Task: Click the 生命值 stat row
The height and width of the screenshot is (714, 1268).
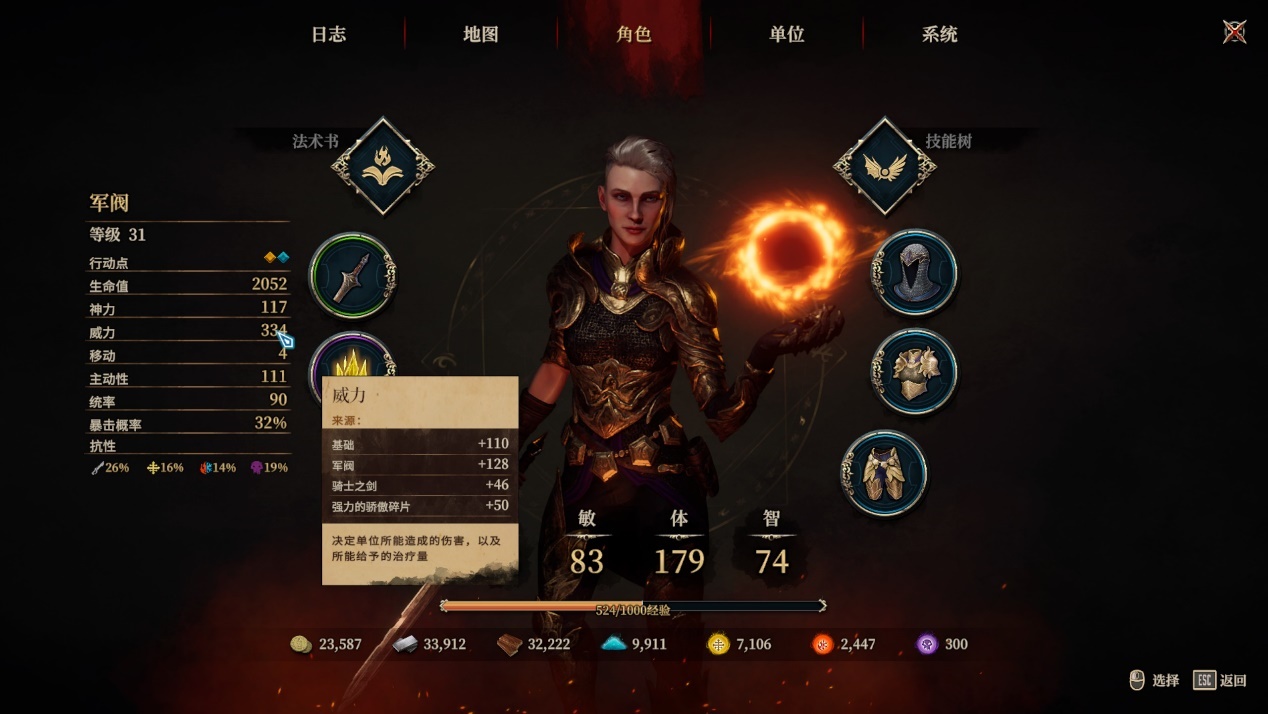Action: click(188, 286)
